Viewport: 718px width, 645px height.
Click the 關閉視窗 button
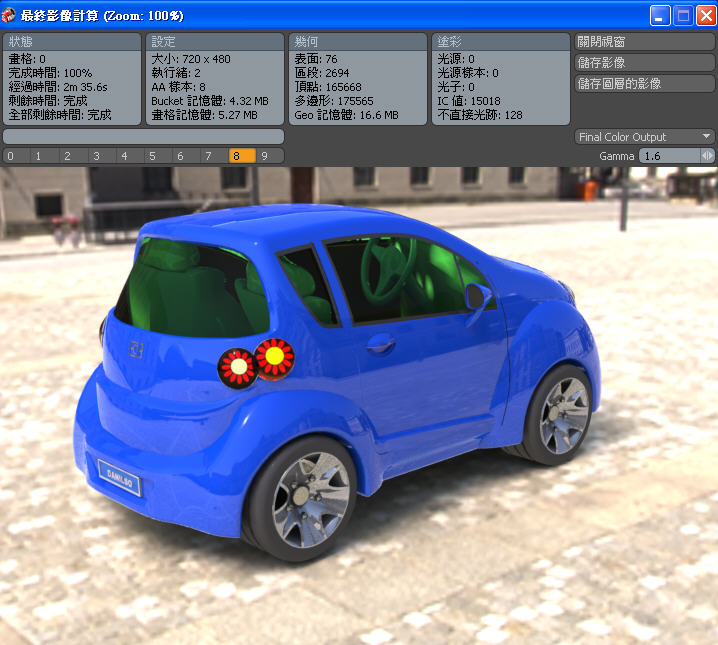click(x=645, y=42)
